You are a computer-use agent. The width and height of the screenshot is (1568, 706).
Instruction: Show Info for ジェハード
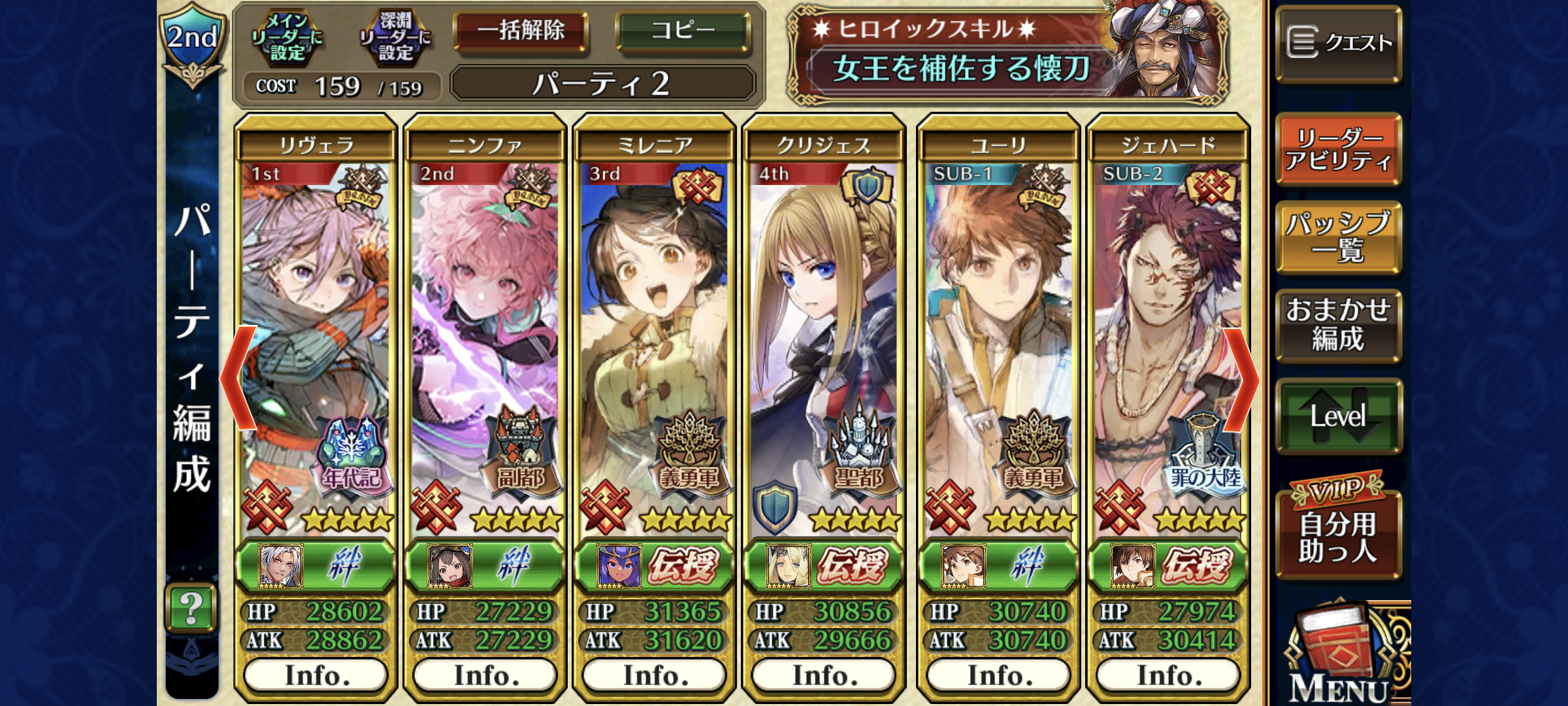click(x=1168, y=675)
